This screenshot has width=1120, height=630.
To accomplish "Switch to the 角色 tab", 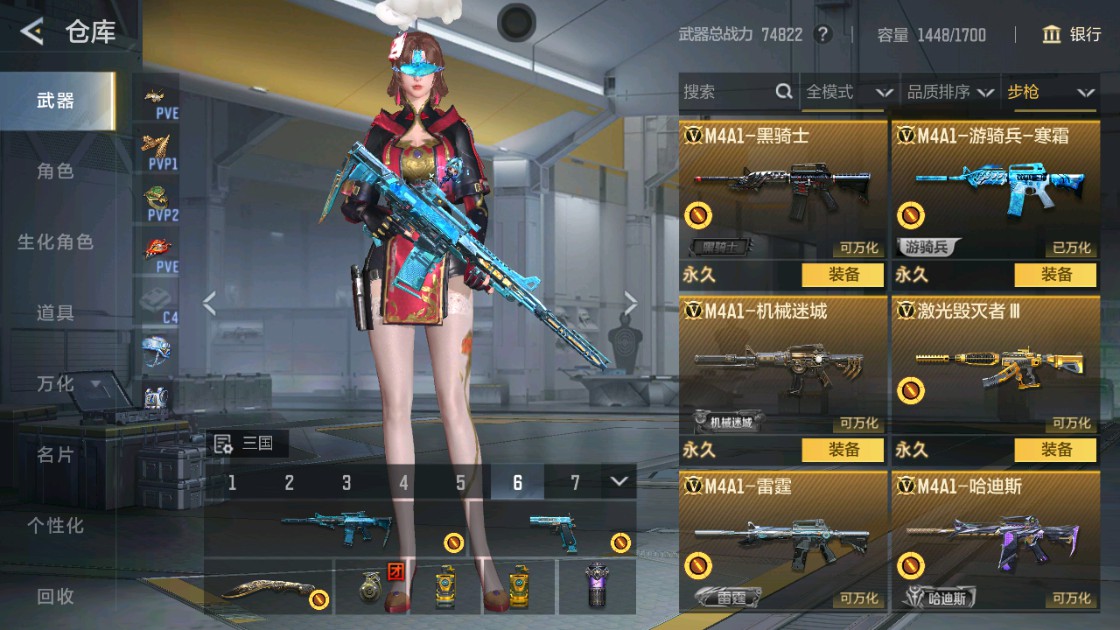I will click(56, 171).
